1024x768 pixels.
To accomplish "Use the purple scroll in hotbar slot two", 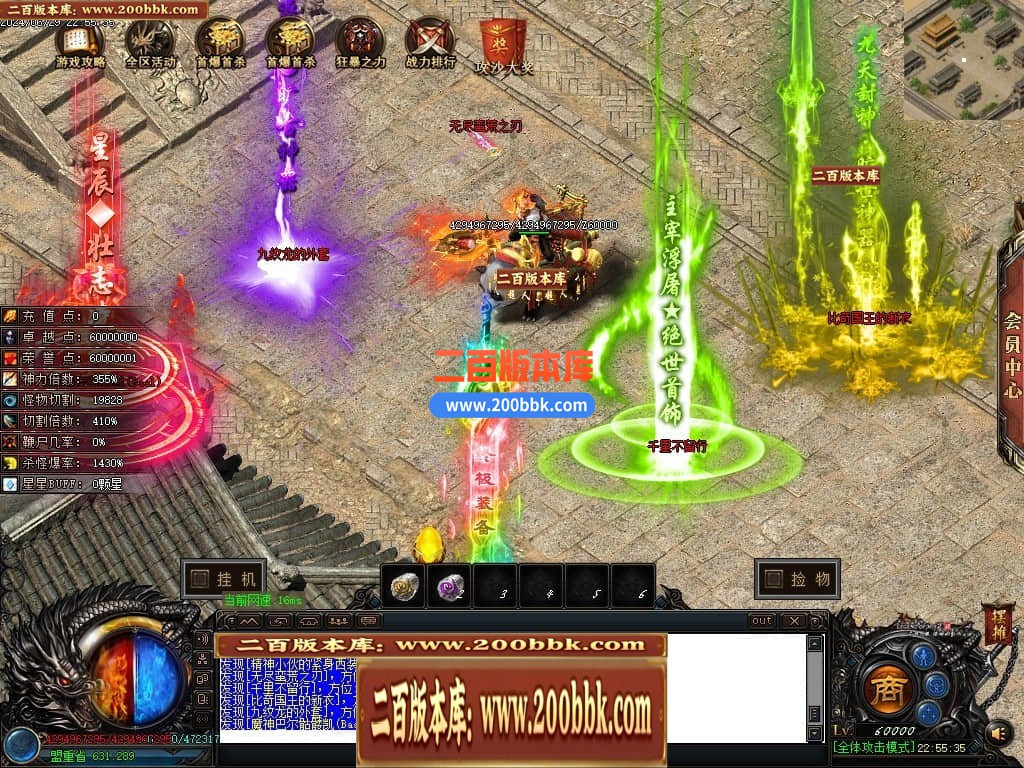I will coord(450,587).
